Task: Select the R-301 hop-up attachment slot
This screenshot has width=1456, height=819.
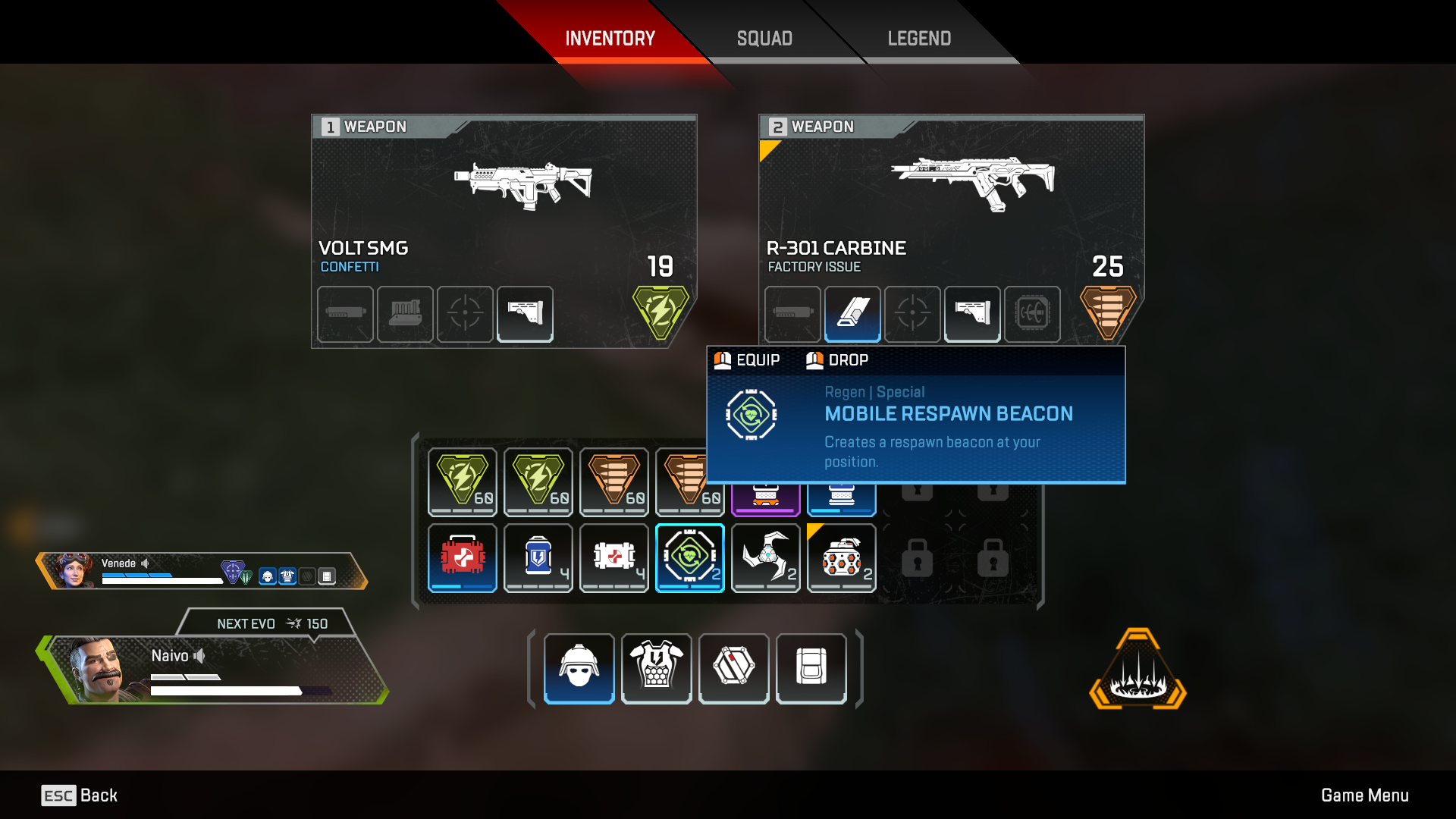Action: (1032, 314)
